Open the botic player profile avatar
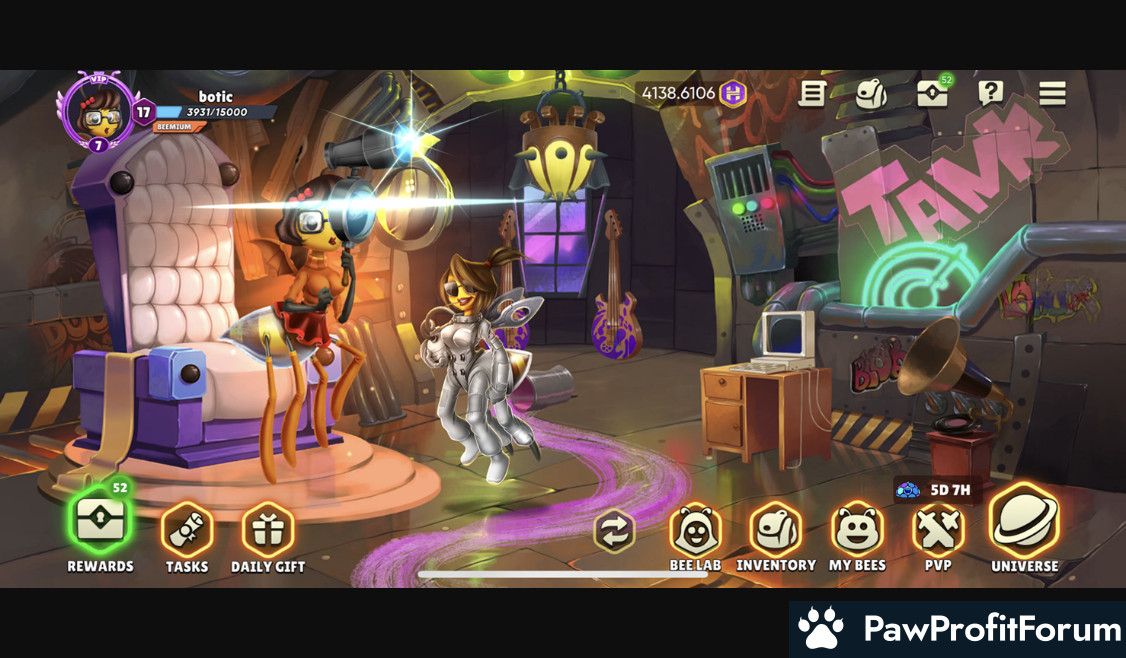The width and height of the screenshot is (1126, 658). click(x=97, y=113)
